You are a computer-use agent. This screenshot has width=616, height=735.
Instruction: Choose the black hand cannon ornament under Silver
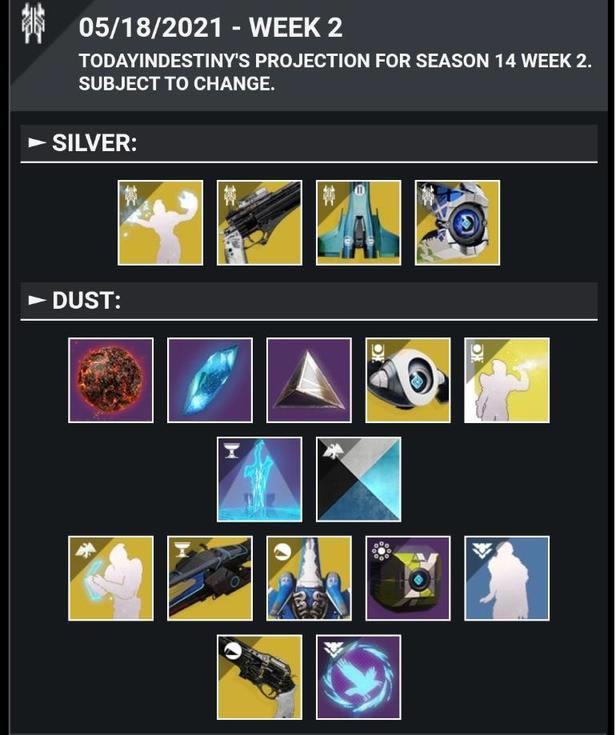point(259,222)
